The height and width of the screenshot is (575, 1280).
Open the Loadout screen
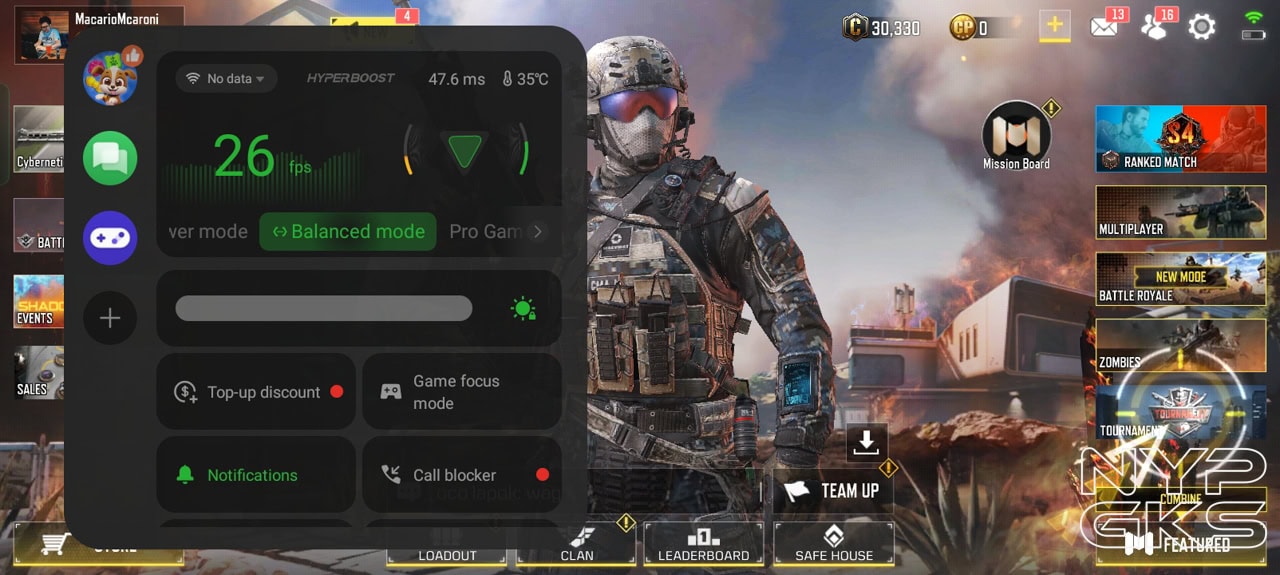coord(447,553)
